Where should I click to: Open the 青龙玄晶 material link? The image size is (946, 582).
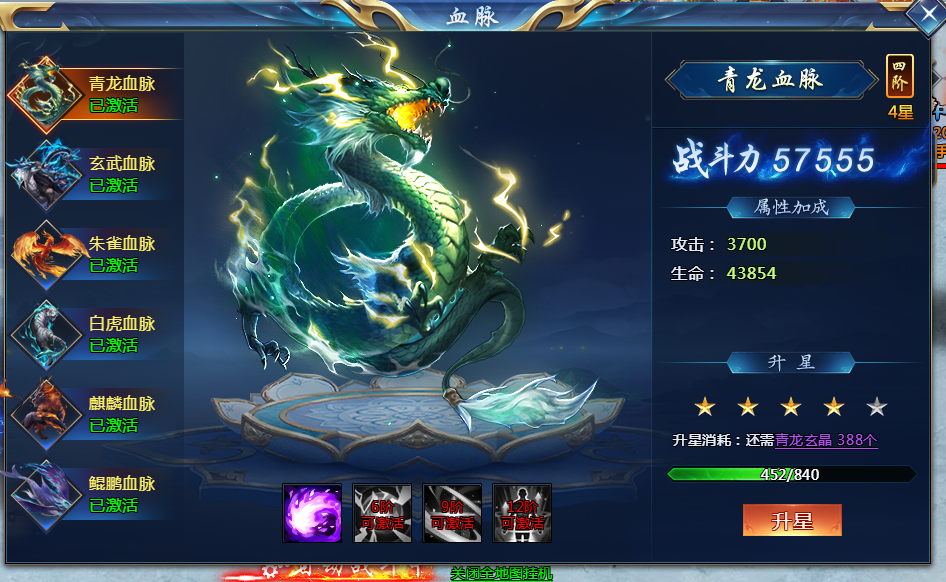click(x=826, y=440)
